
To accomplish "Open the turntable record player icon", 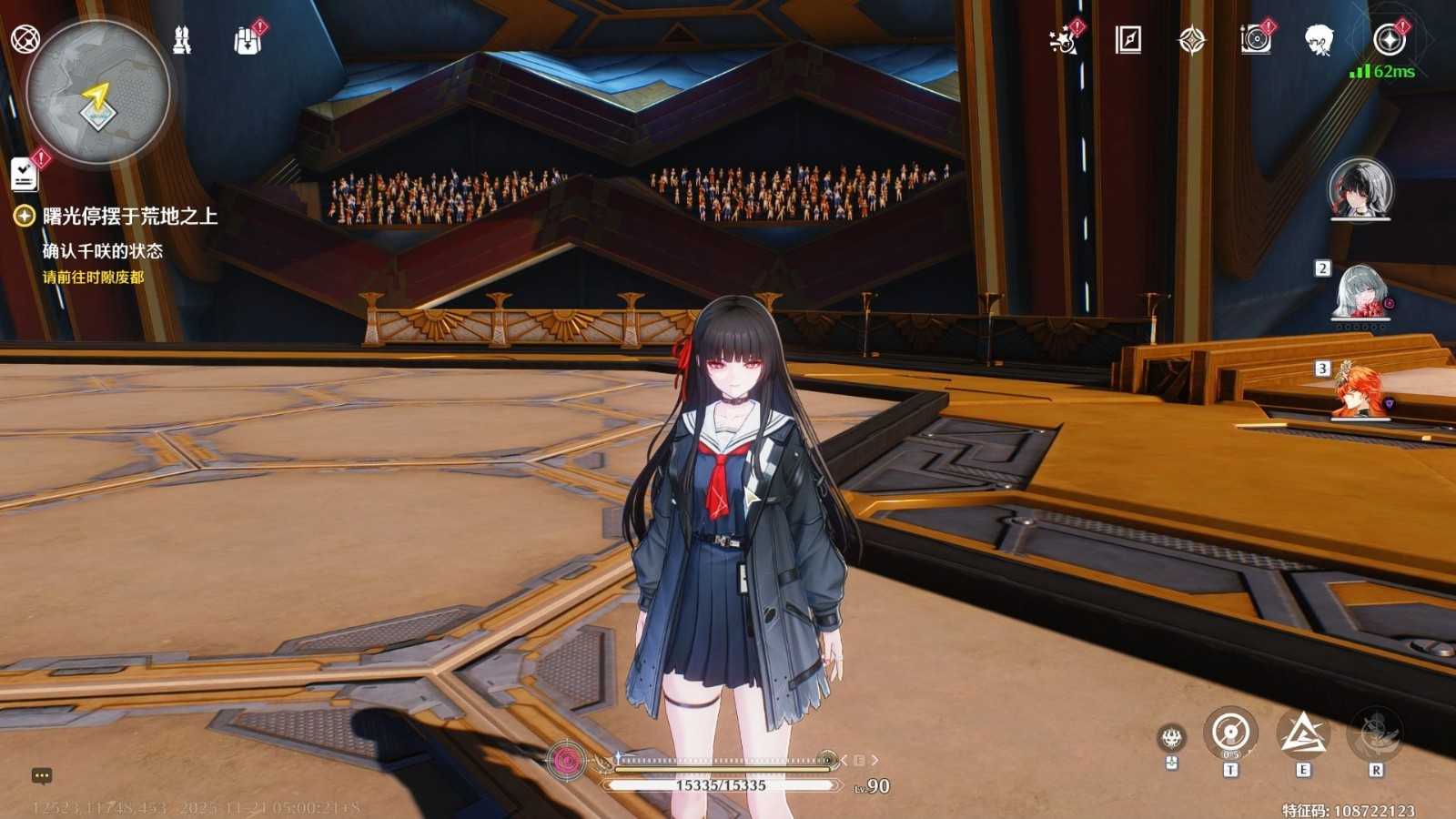I will pyautogui.click(x=1256, y=40).
